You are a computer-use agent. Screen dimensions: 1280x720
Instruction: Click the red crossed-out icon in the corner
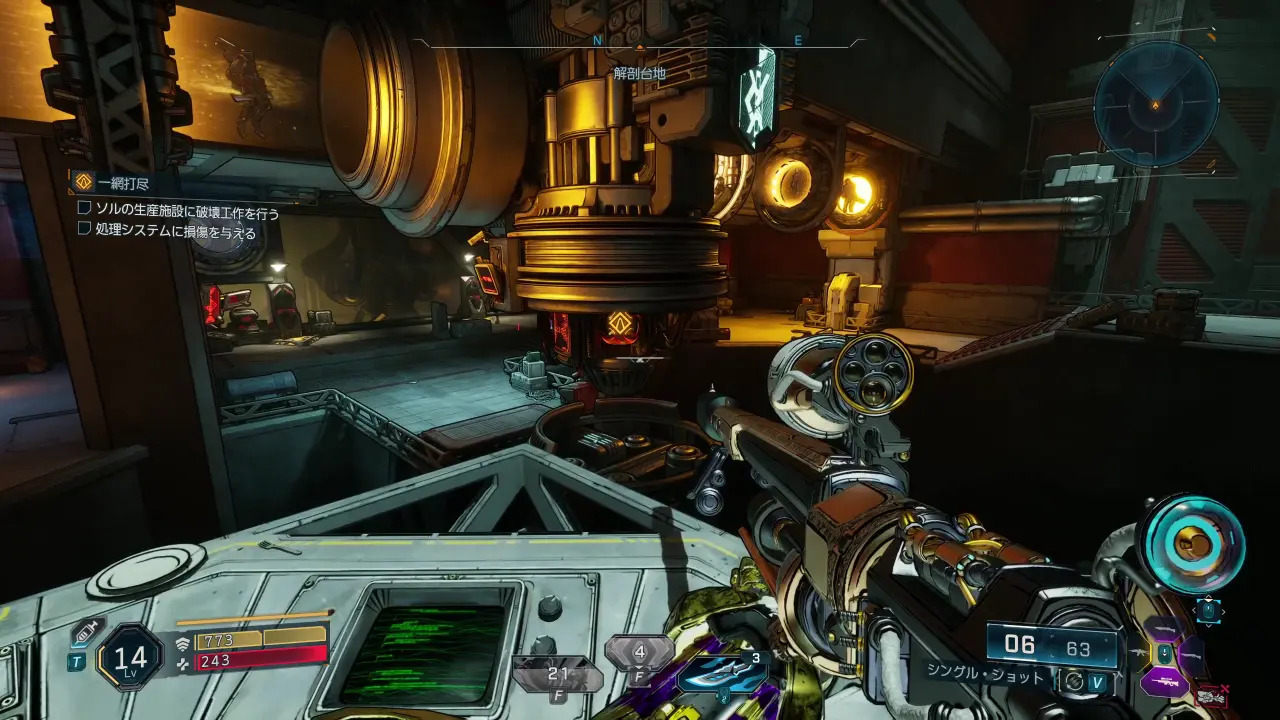click(x=1212, y=696)
